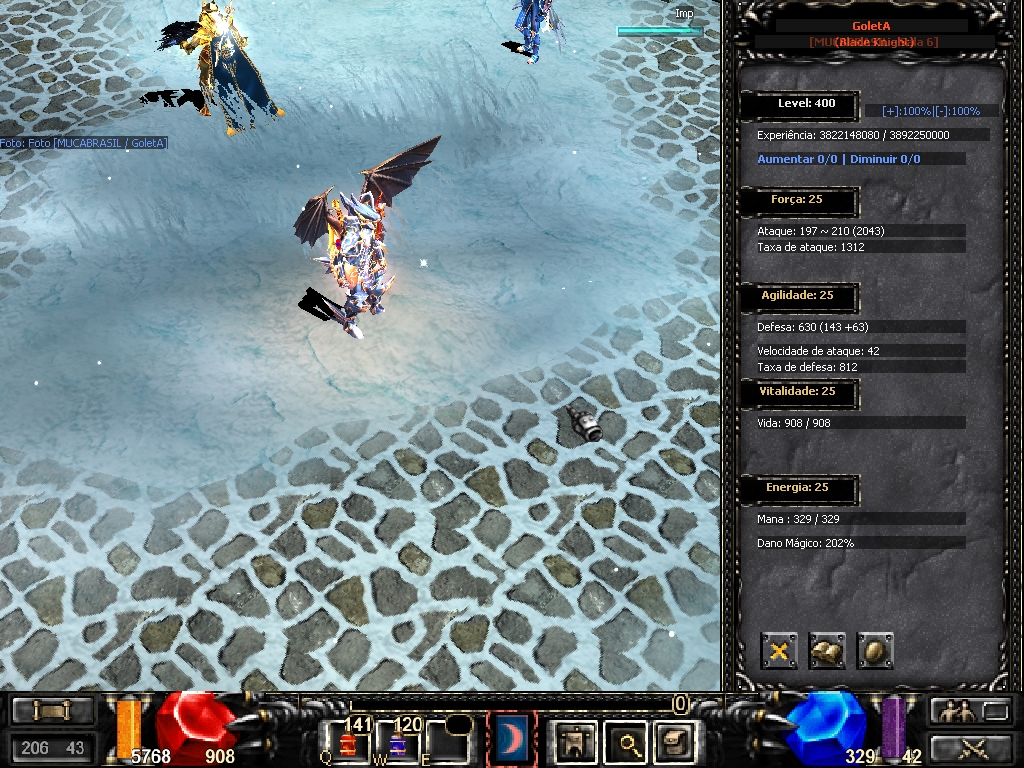Click the Vitalidade: 25 stat label

click(x=797, y=392)
